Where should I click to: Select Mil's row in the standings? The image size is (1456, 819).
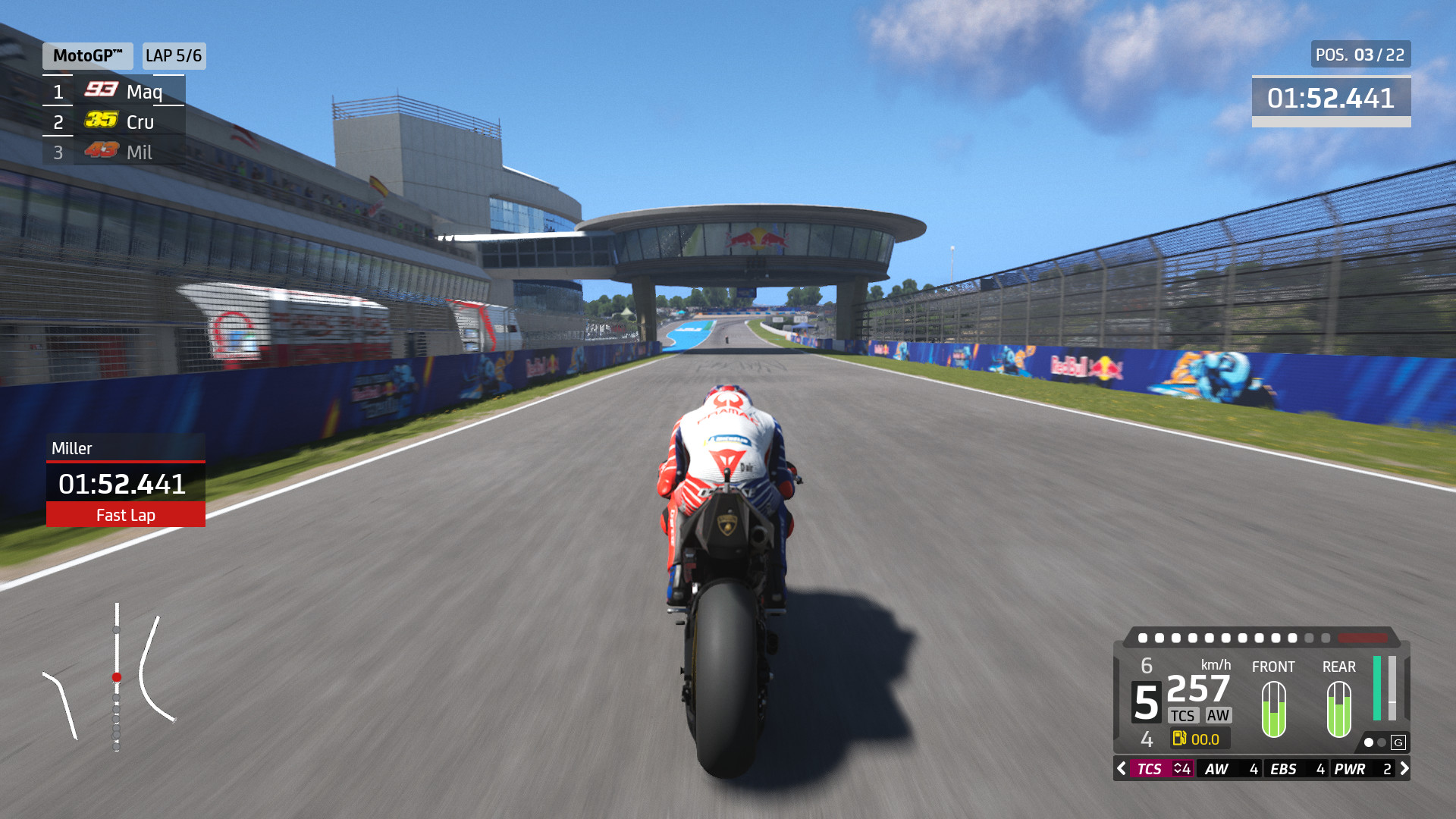coord(114,152)
